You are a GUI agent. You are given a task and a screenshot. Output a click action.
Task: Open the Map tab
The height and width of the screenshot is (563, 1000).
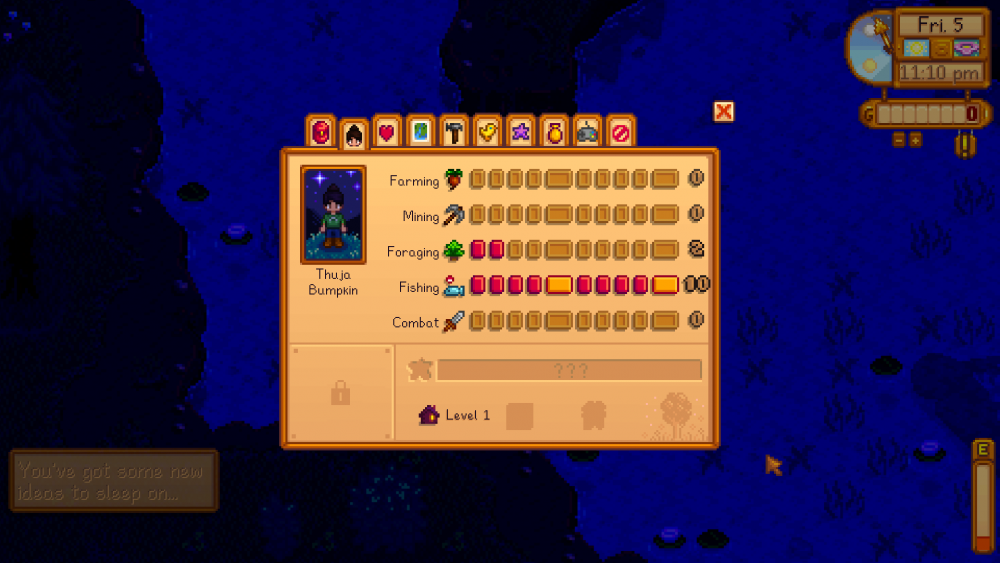420,132
